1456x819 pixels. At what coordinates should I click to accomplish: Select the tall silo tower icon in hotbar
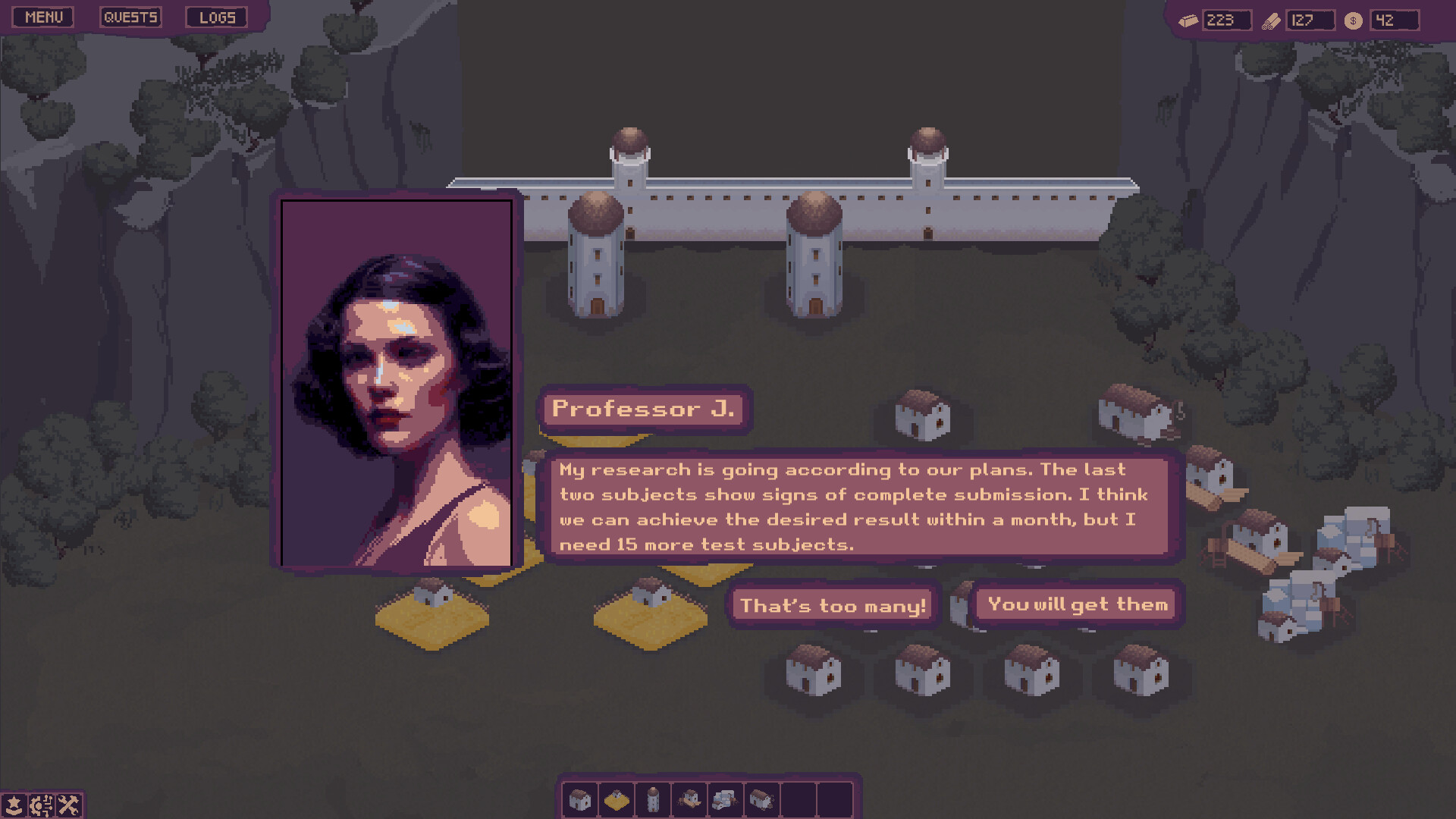653,798
